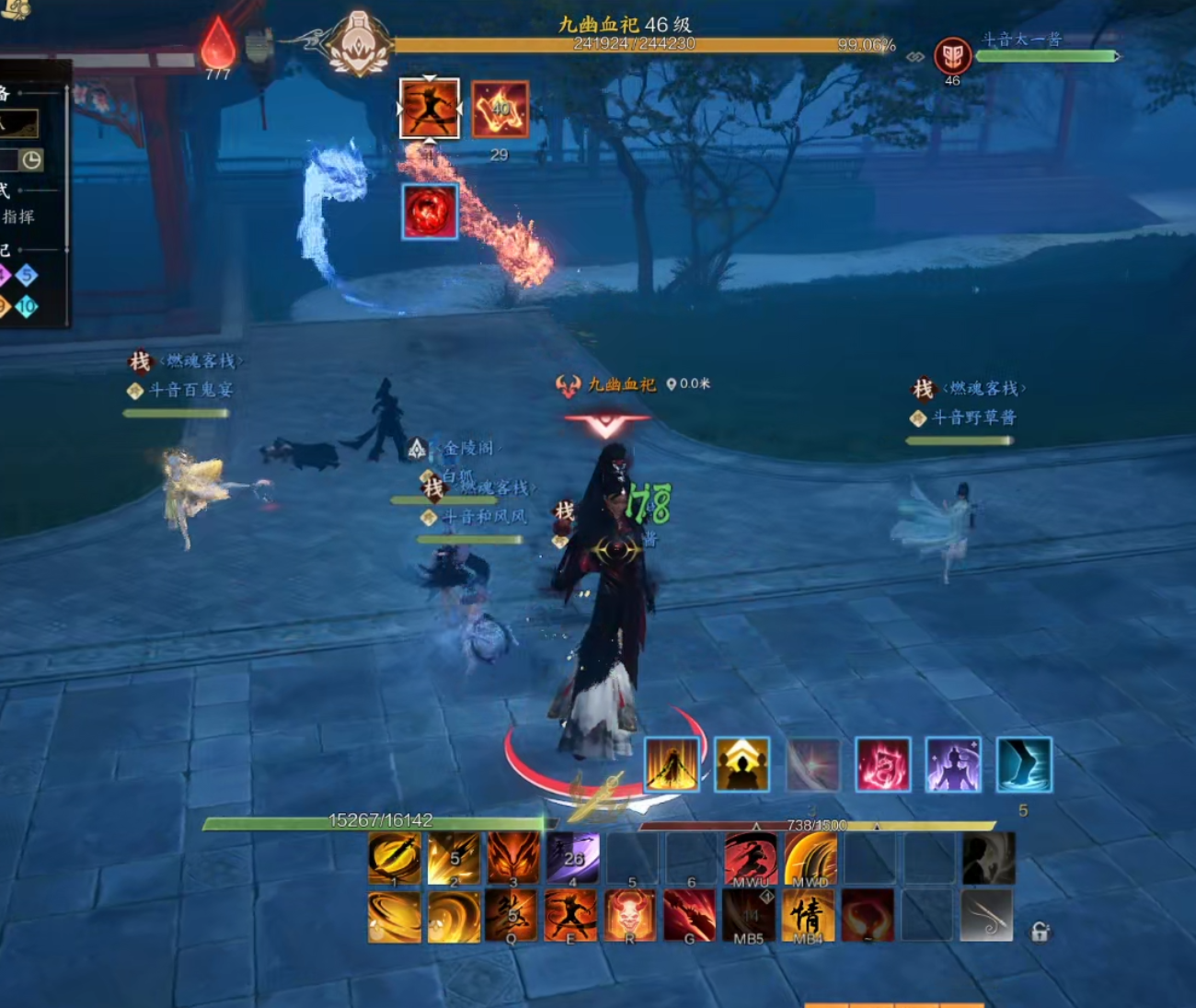Click the cyan diamond marker numbered 10
Viewport: 1196px width, 1008px height.
pyautogui.click(x=27, y=306)
